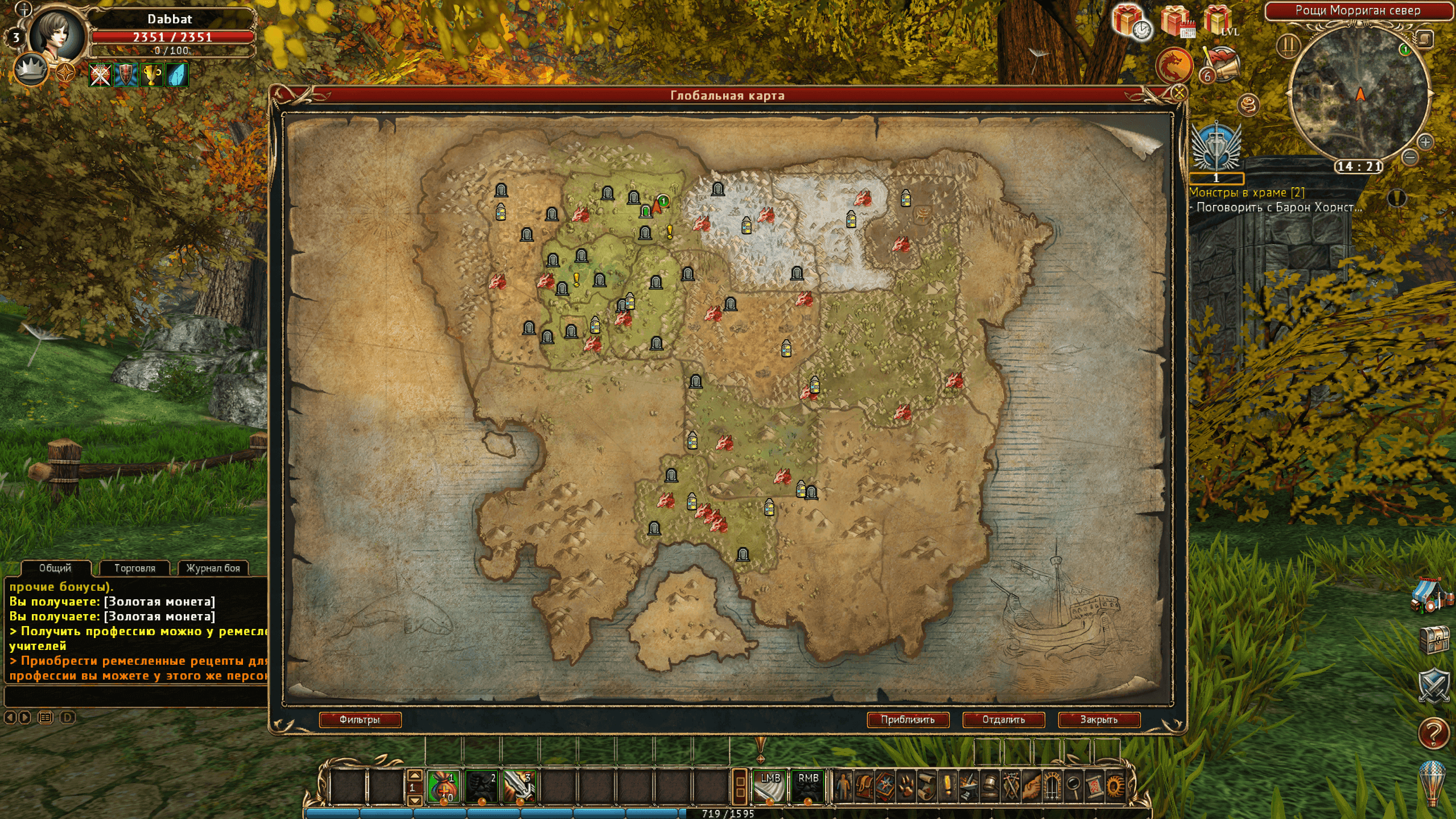Close the Глобальная карта window via its X
This screenshot has width=1456, height=819.
[1179, 92]
